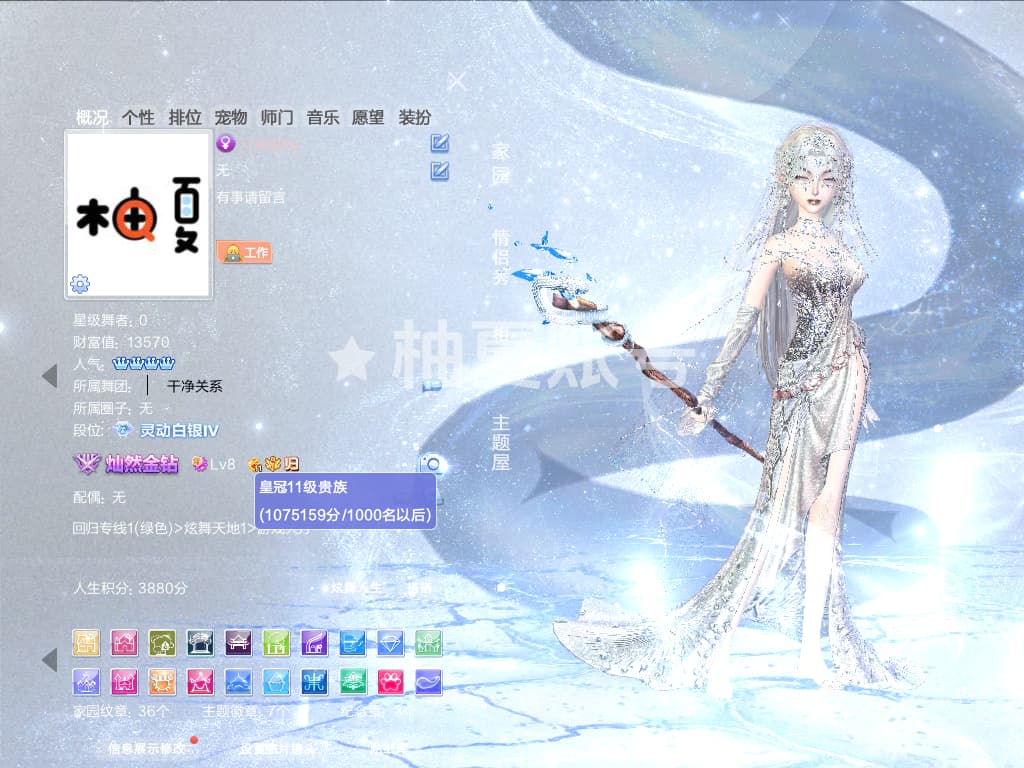Viewport: 1024px width, 768px height.
Task: Open 信息展示修改 at the panel bottom
Action: (147, 747)
